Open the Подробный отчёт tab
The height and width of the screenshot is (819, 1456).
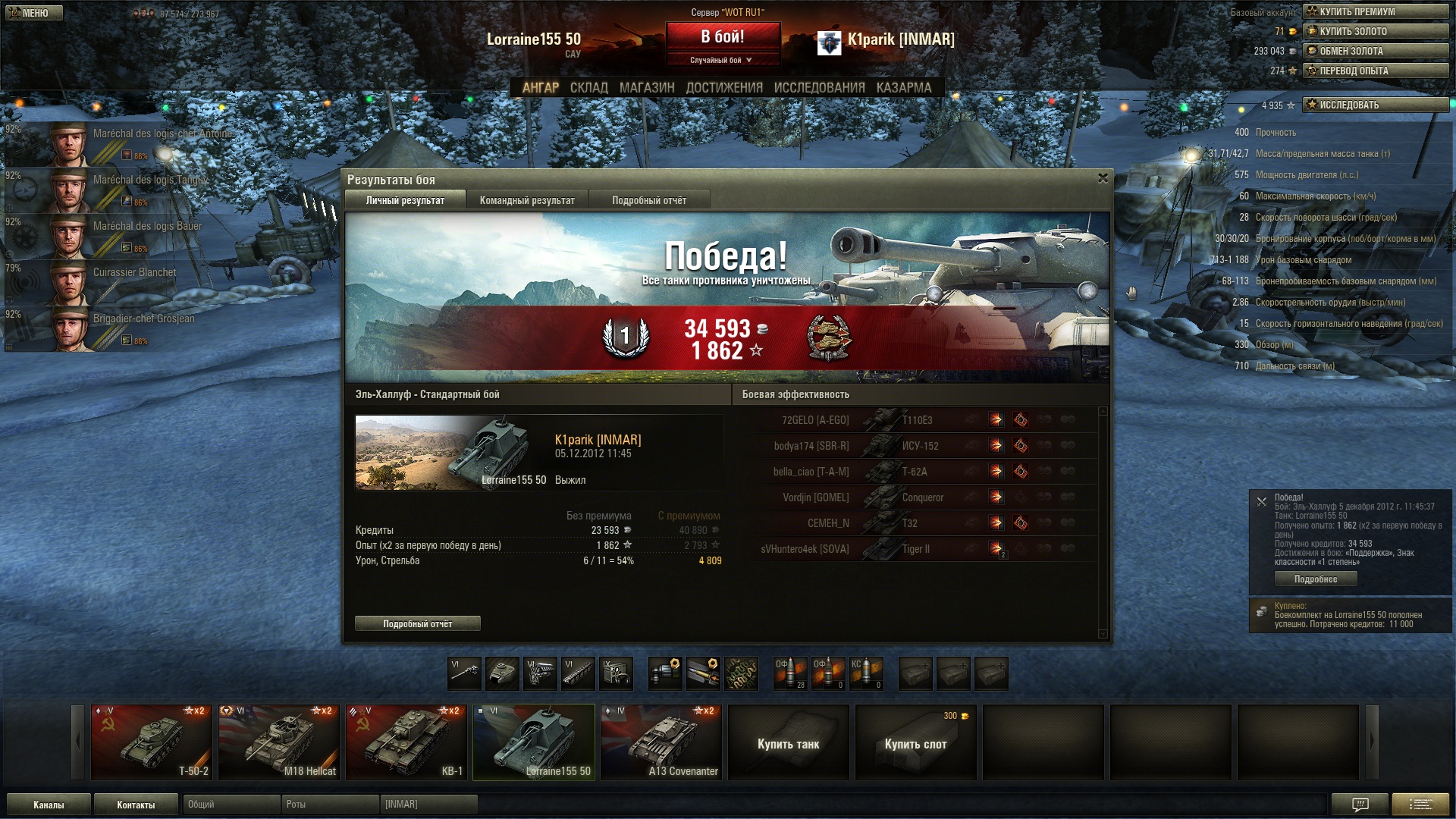pyautogui.click(x=649, y=200)
